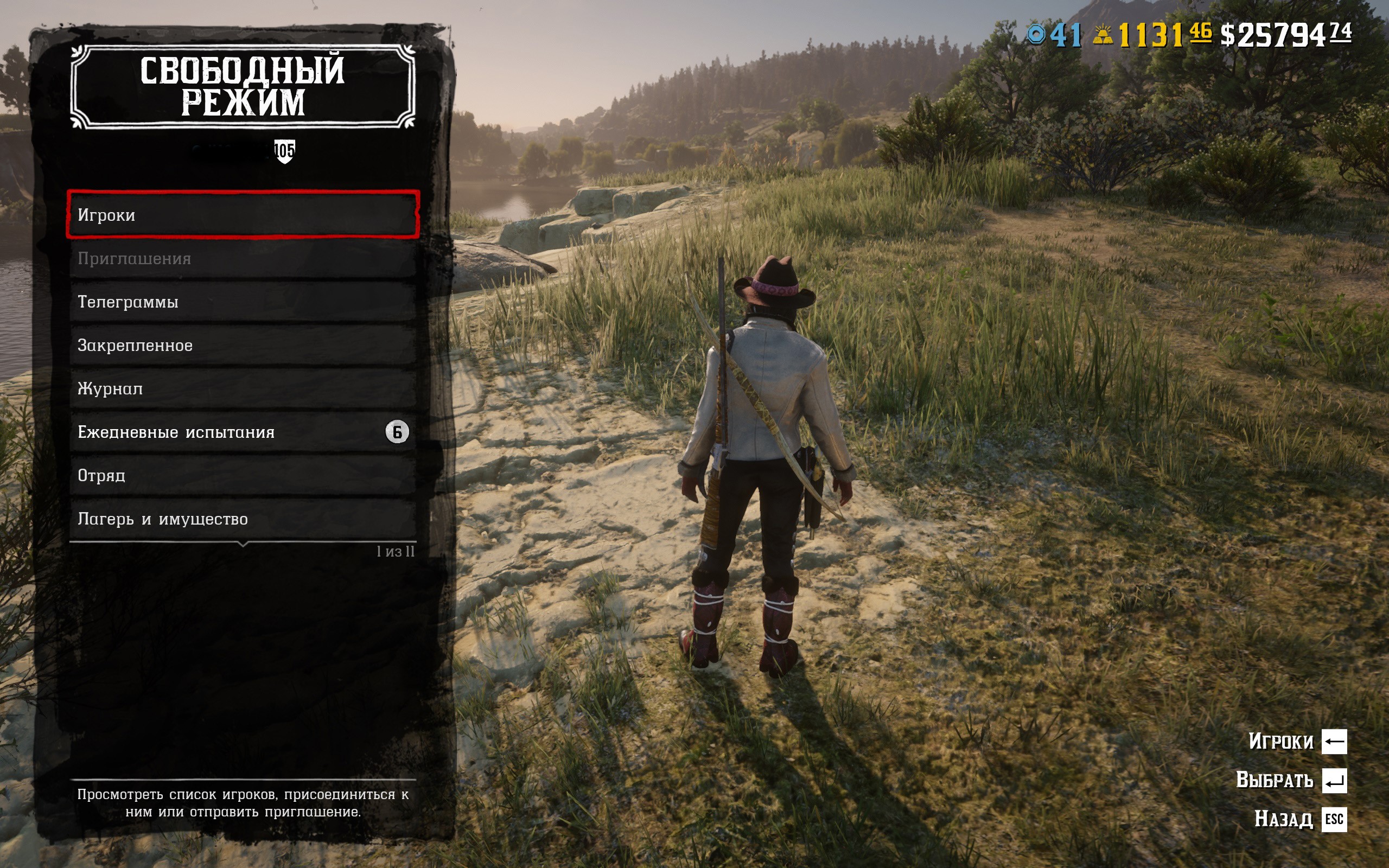Open the Отряд posse menu
Screen dimensions: 1389x868
[243, 475]
